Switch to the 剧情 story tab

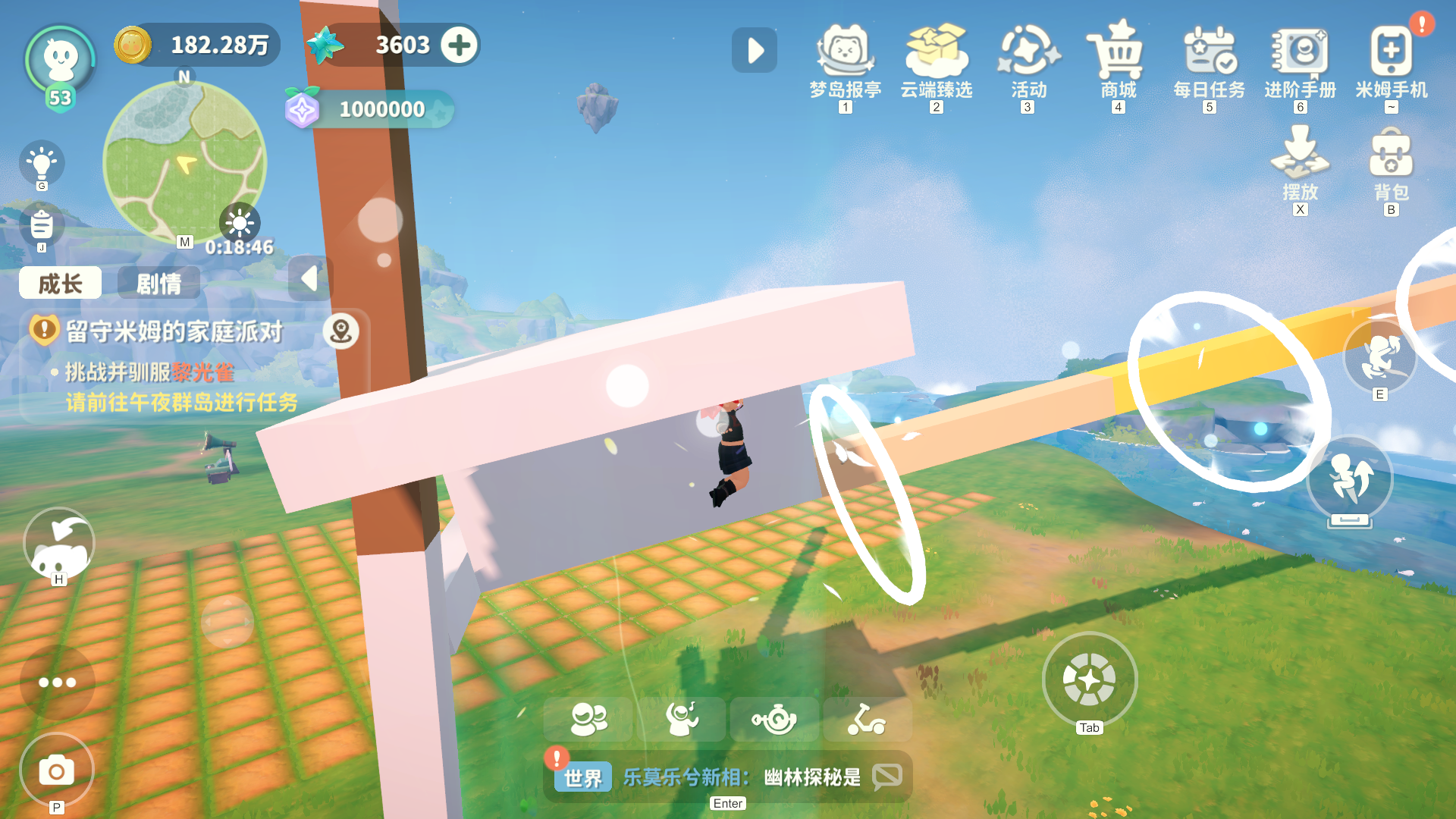click(x=158, y=283)
